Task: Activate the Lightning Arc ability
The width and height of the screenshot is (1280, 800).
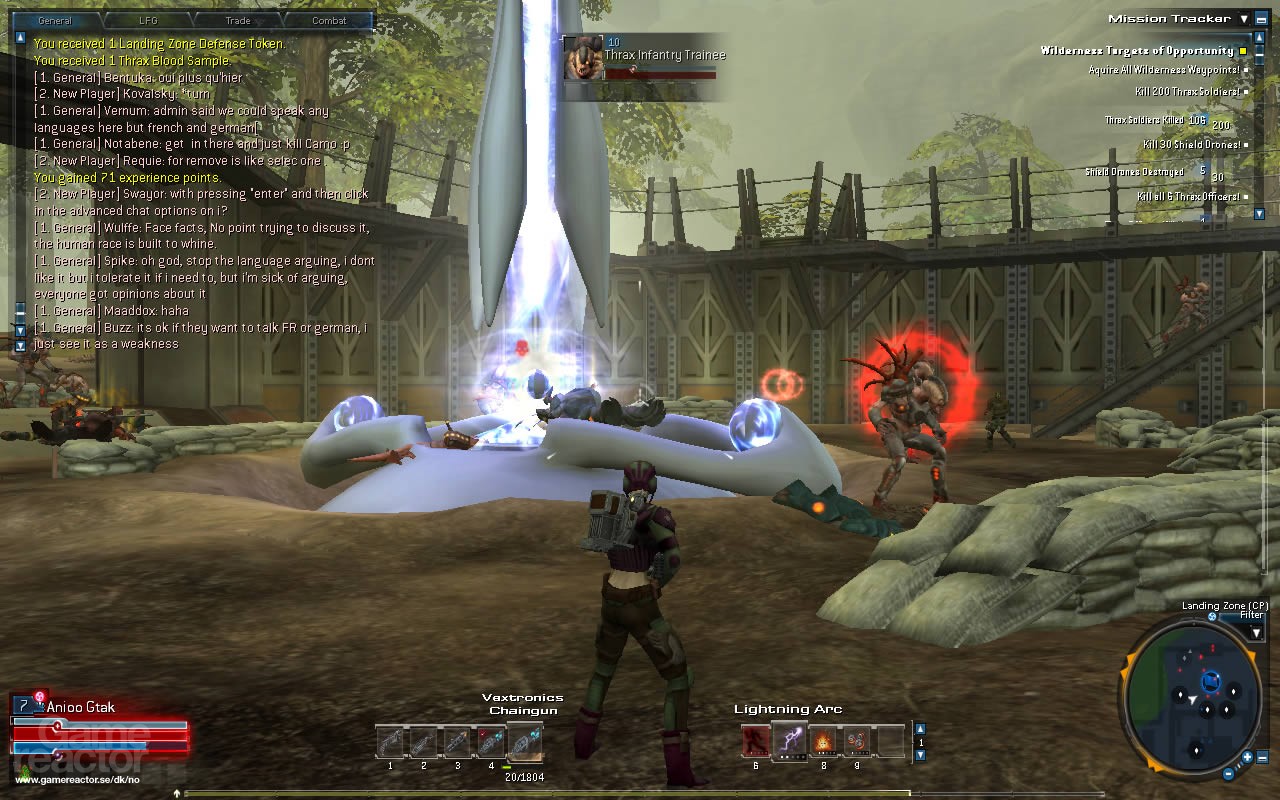Action: tap(789, 742)
